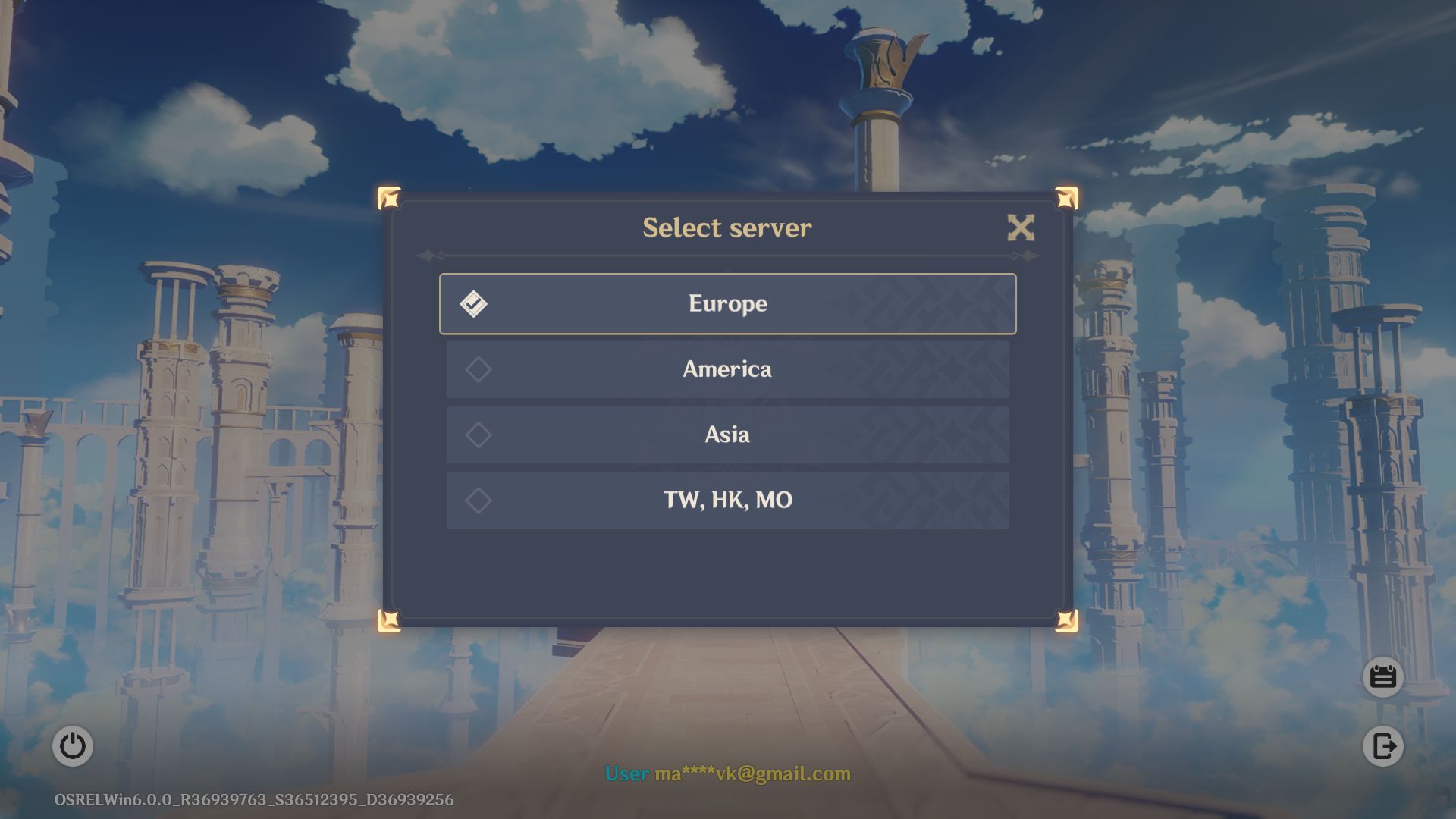Image resolution: width=1456 pixels, height=819 pixels.
Task: Open the notice board calendar icon
Action: tap(1382, 676)
